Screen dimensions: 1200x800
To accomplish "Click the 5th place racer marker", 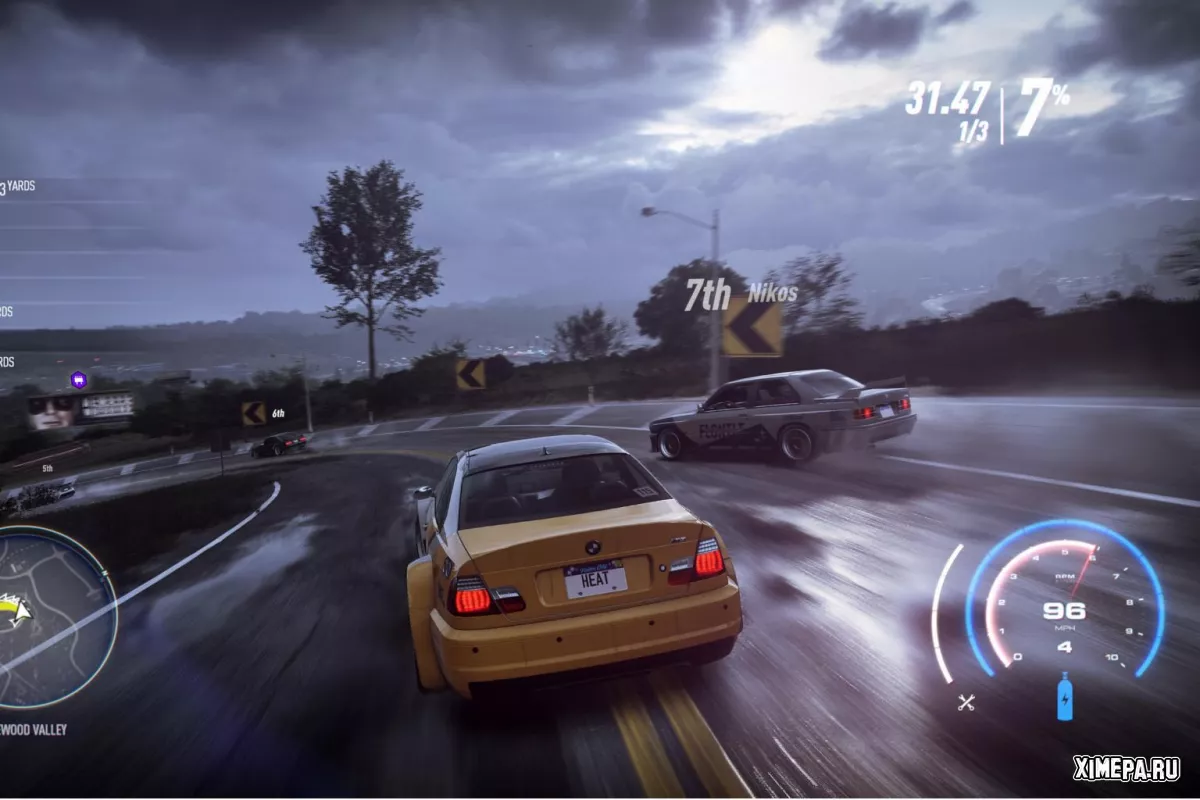I will (47, 468).
